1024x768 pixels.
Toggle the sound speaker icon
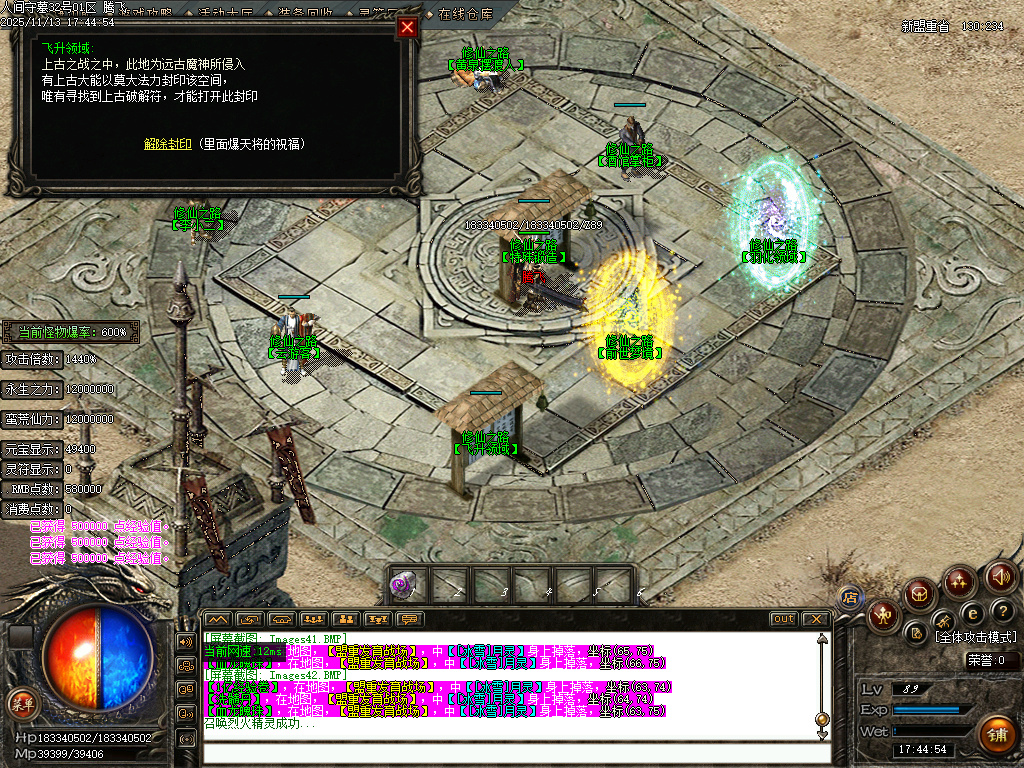tap(1001, 577)
